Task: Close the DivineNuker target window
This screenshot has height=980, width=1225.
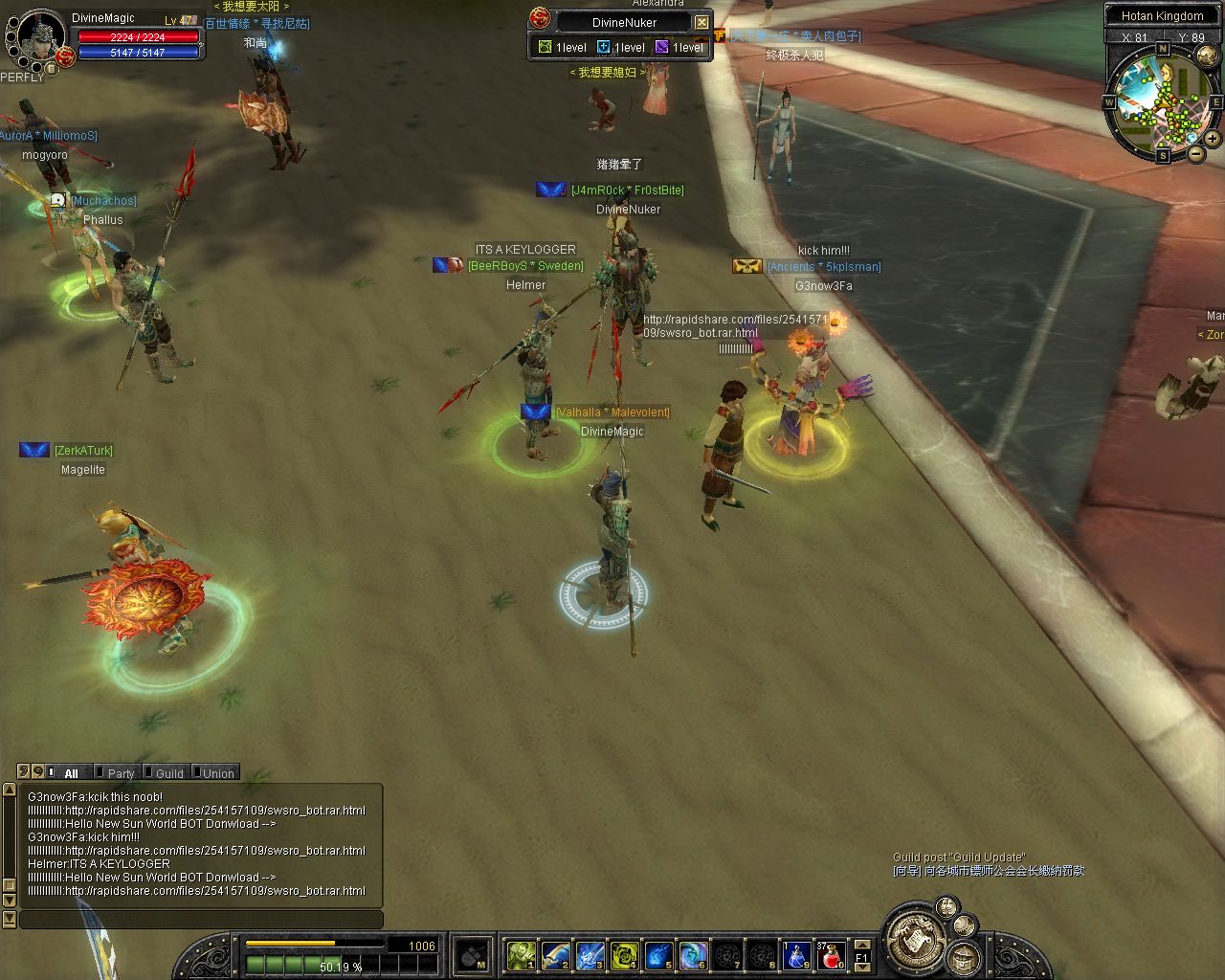Action: coord(702,22)
